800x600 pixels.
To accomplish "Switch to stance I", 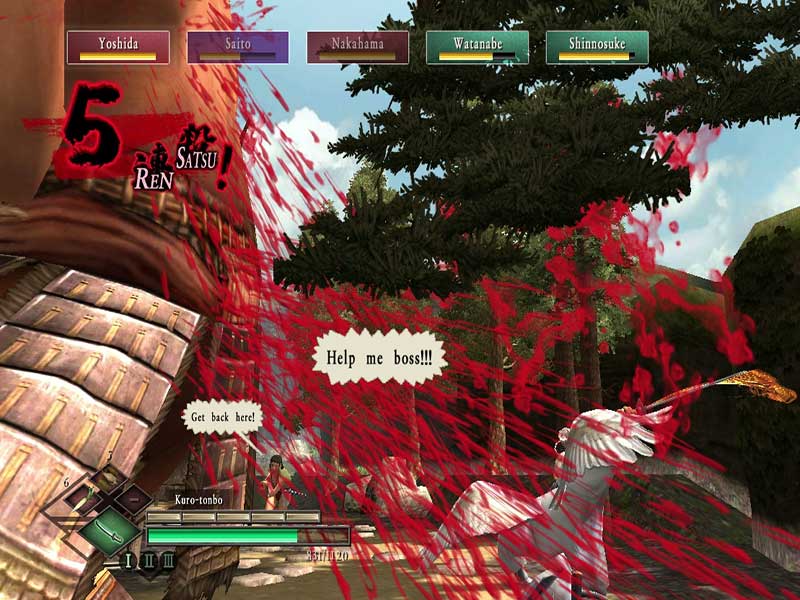I will click(128, 560).
